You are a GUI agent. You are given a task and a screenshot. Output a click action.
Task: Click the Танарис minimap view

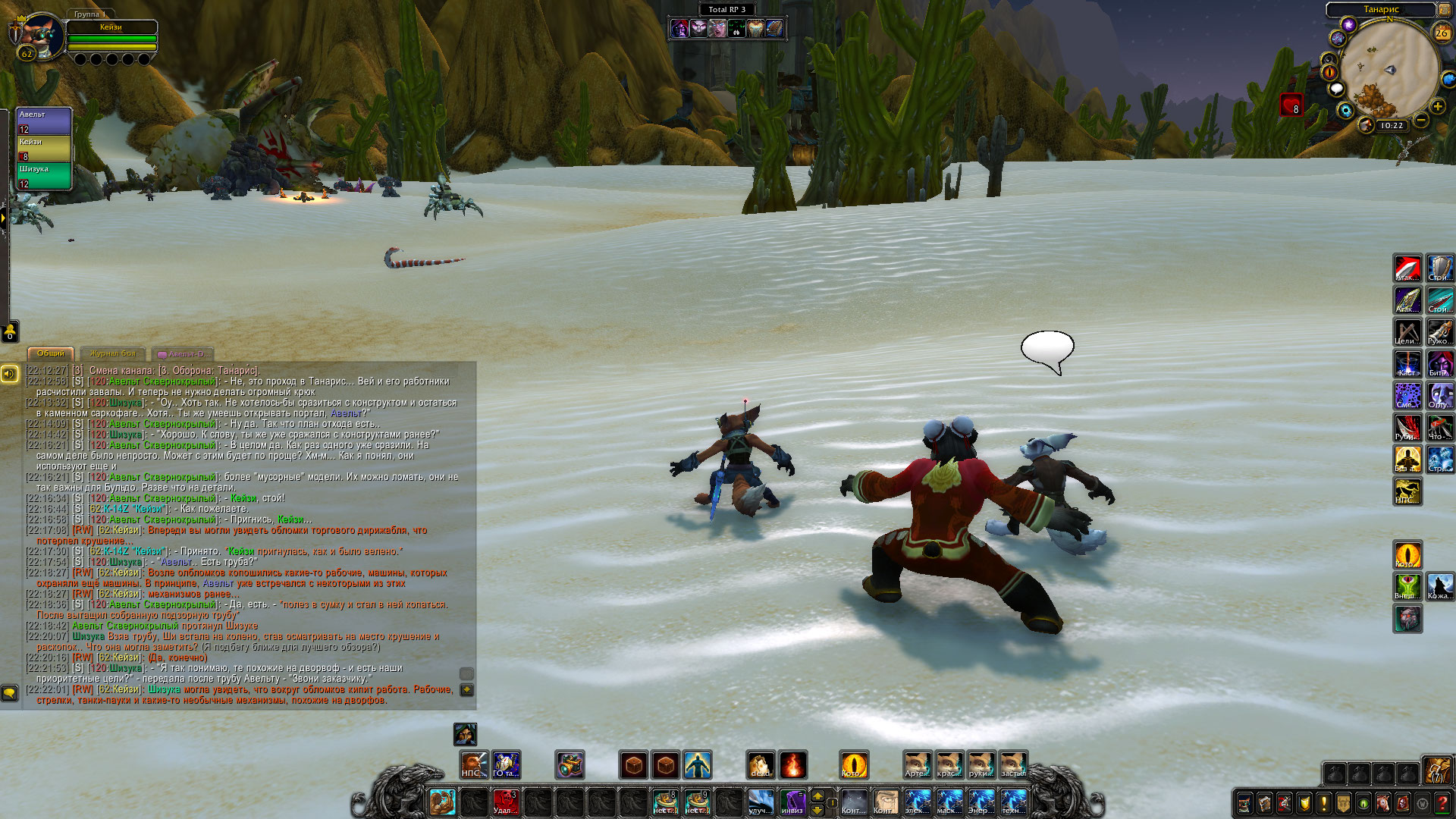tap(1389, 70)
